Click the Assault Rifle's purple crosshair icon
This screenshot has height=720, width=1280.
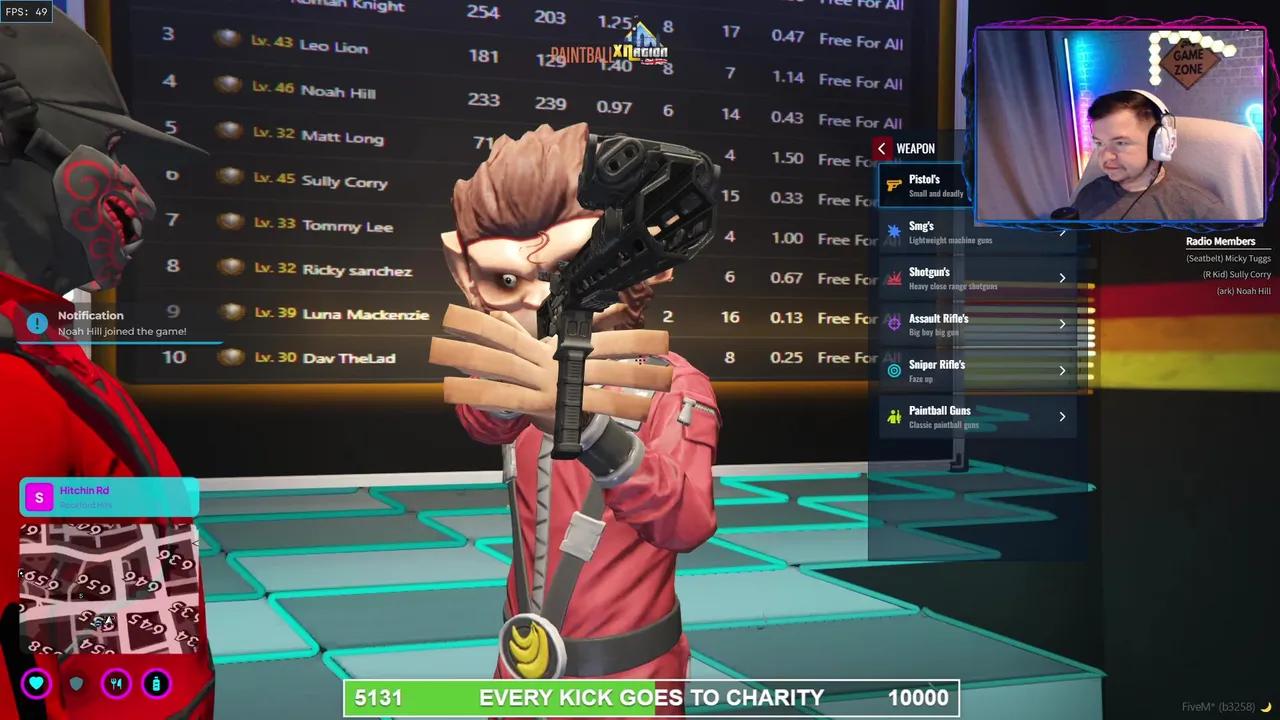tap(894, 324)
